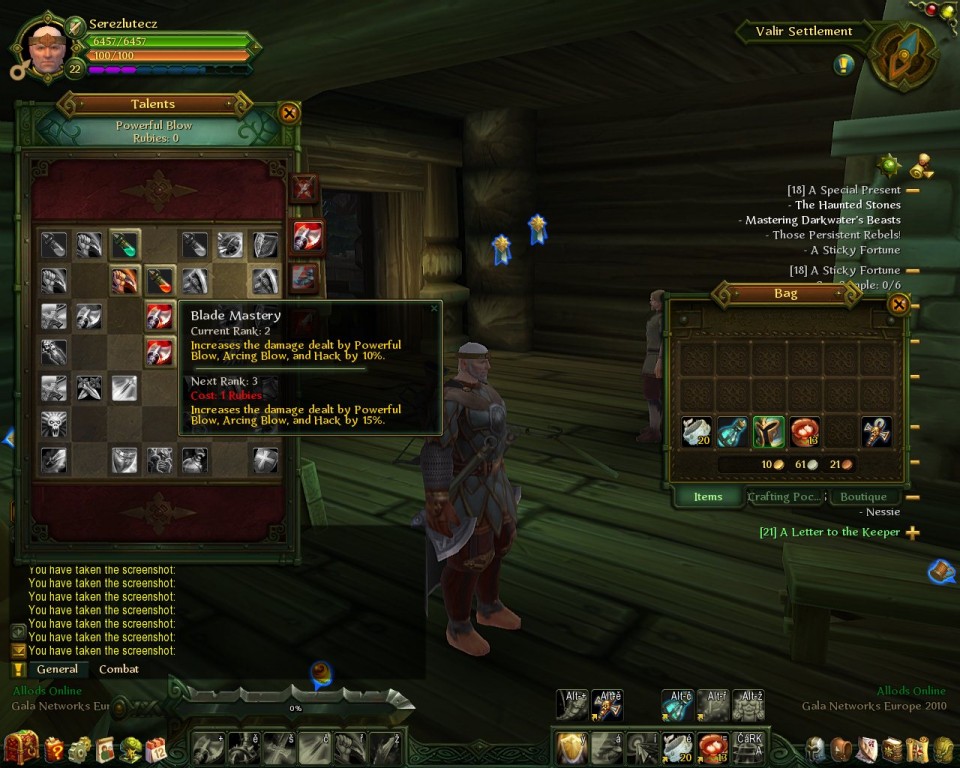
Task: Close the Bag window
Action: click(898, 304)
